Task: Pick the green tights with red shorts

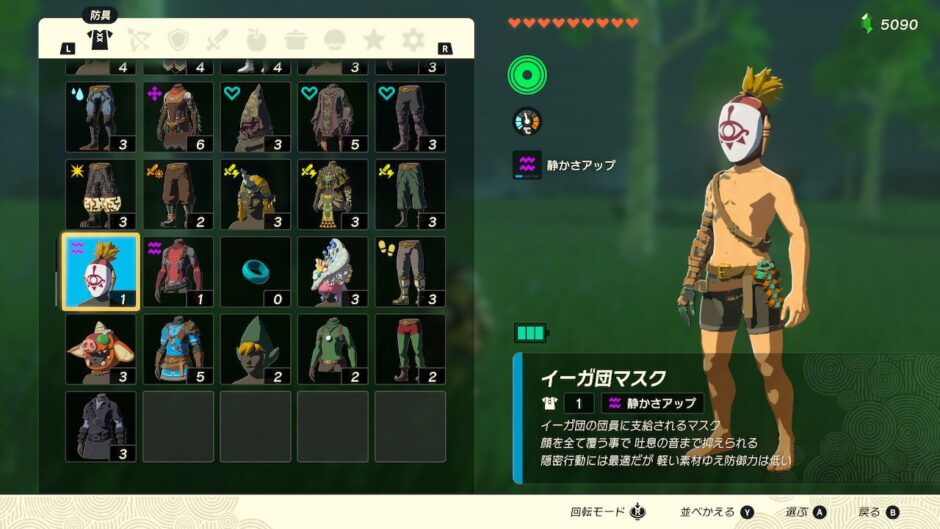Action: (410, 349)
